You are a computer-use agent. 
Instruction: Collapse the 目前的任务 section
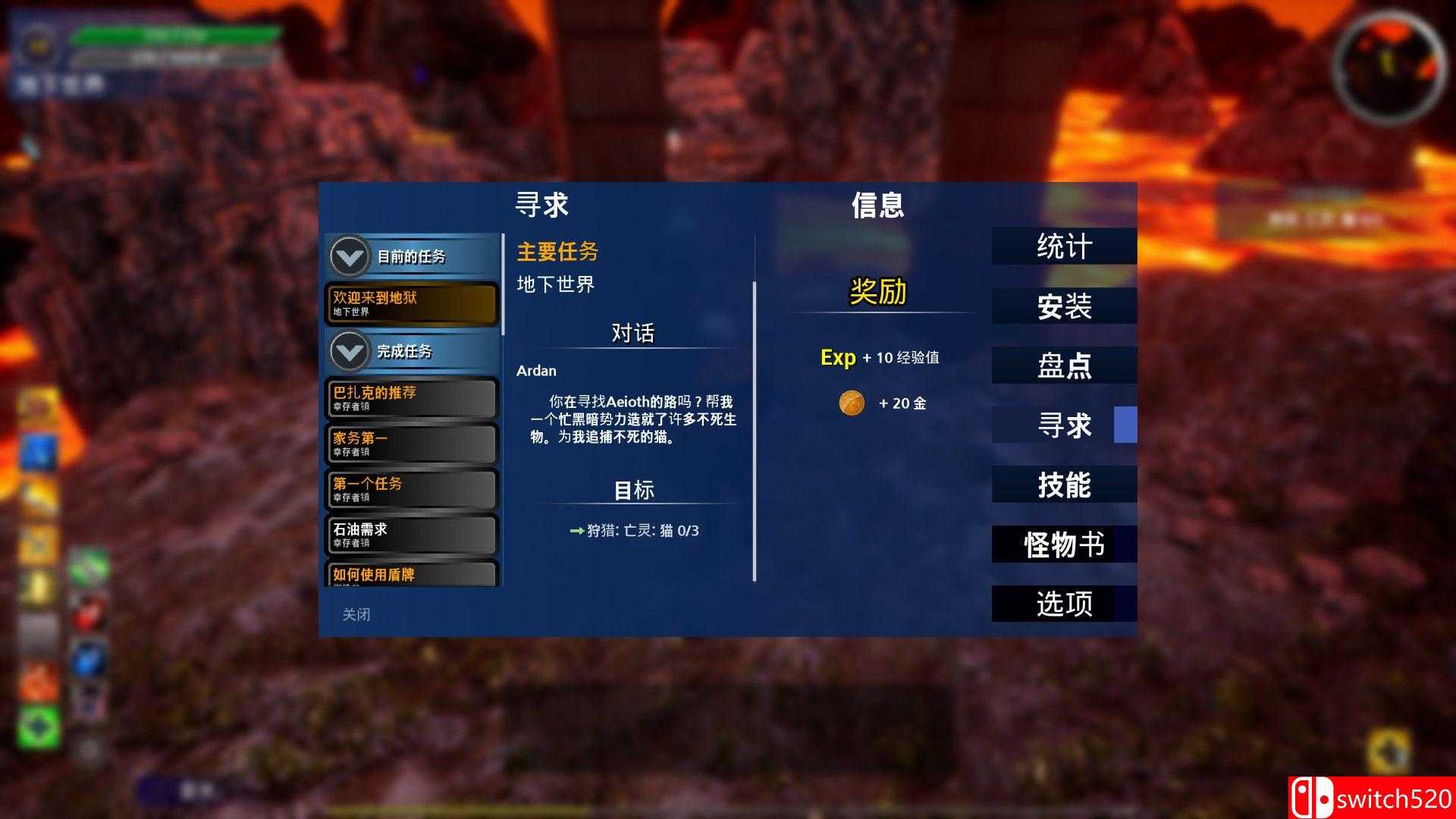tap(348, 256)
